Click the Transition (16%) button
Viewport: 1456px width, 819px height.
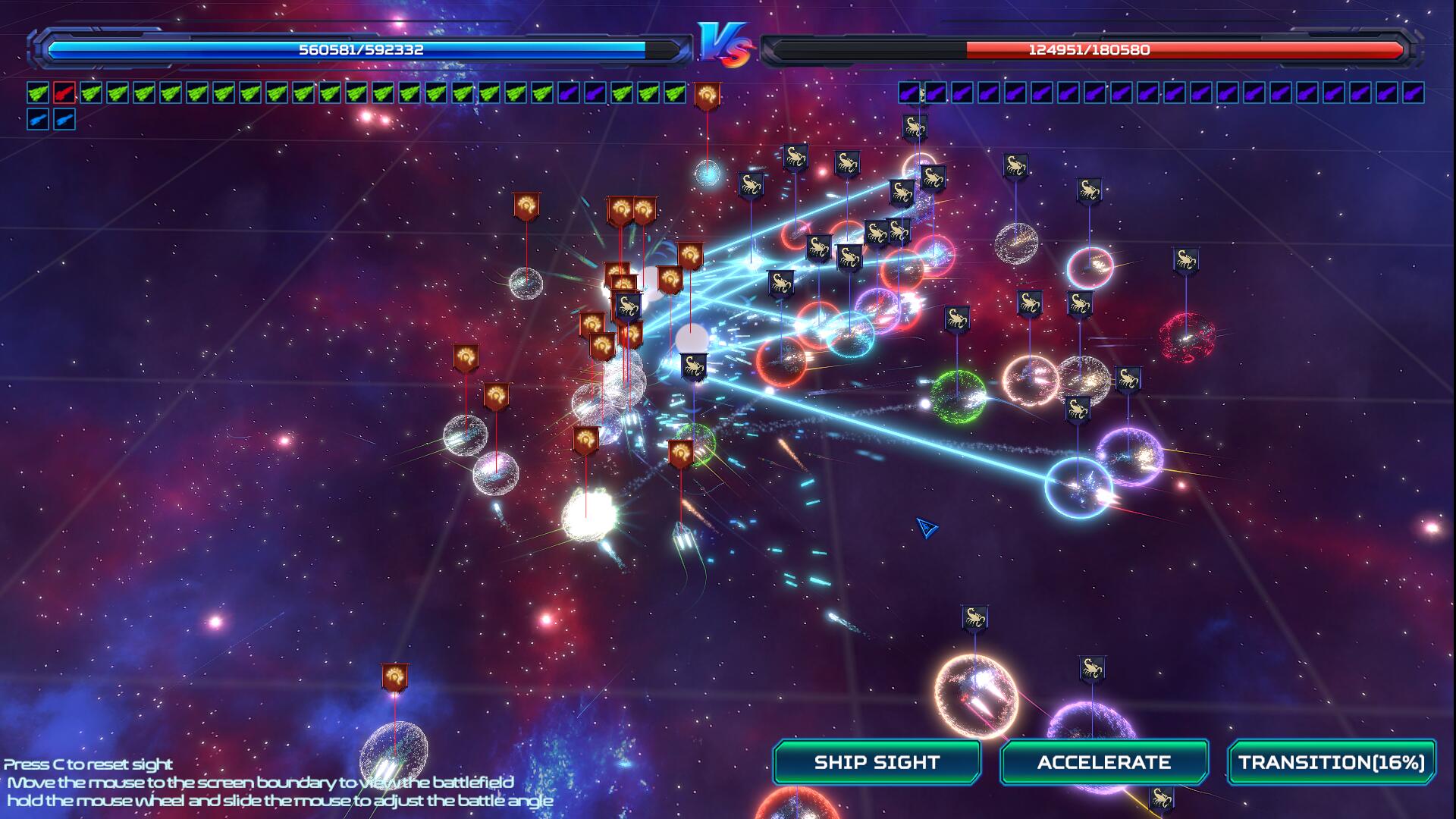click(1331, 762)
